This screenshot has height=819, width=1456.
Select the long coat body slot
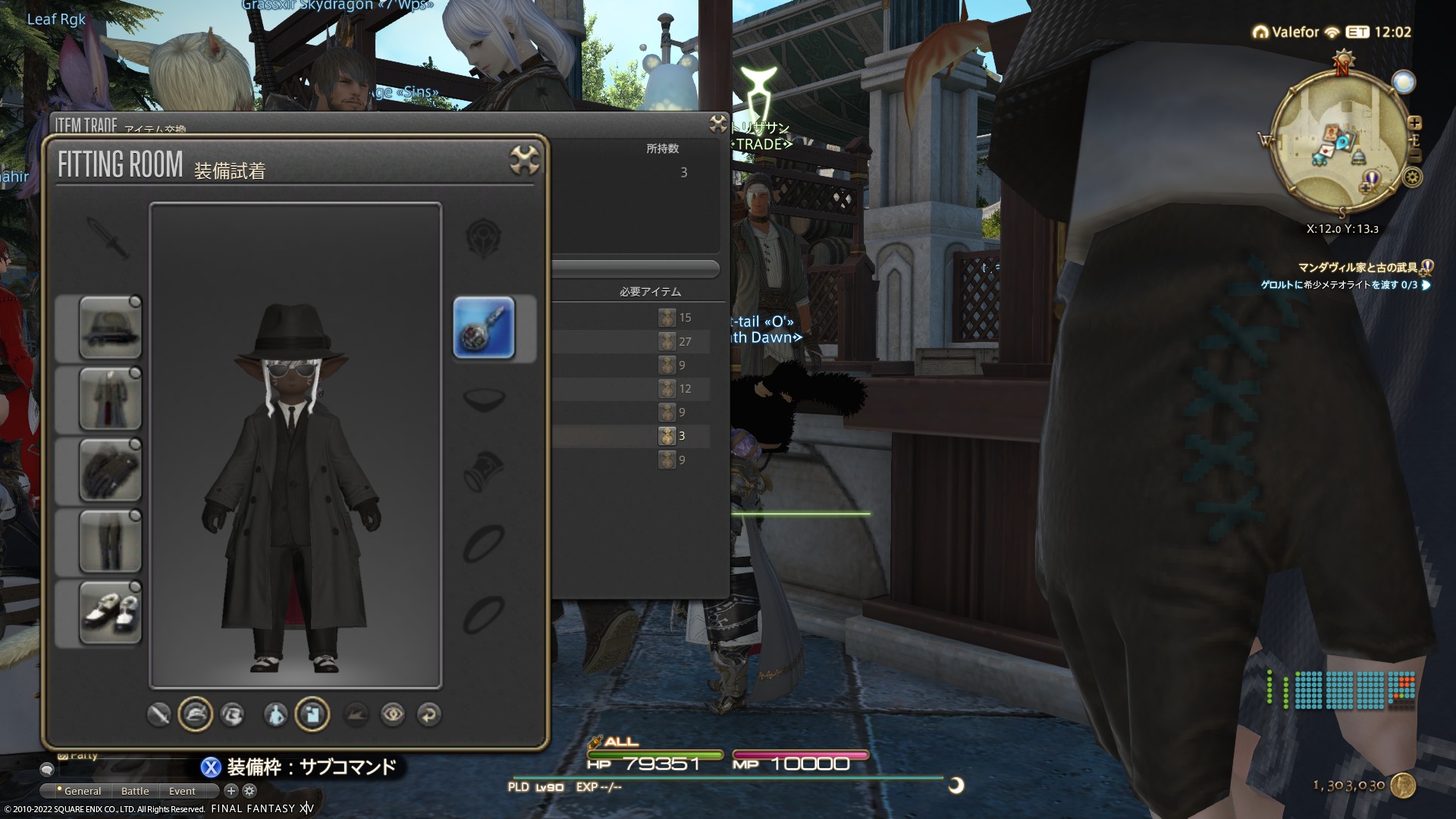pyautogui.click(x=110, y=399)
